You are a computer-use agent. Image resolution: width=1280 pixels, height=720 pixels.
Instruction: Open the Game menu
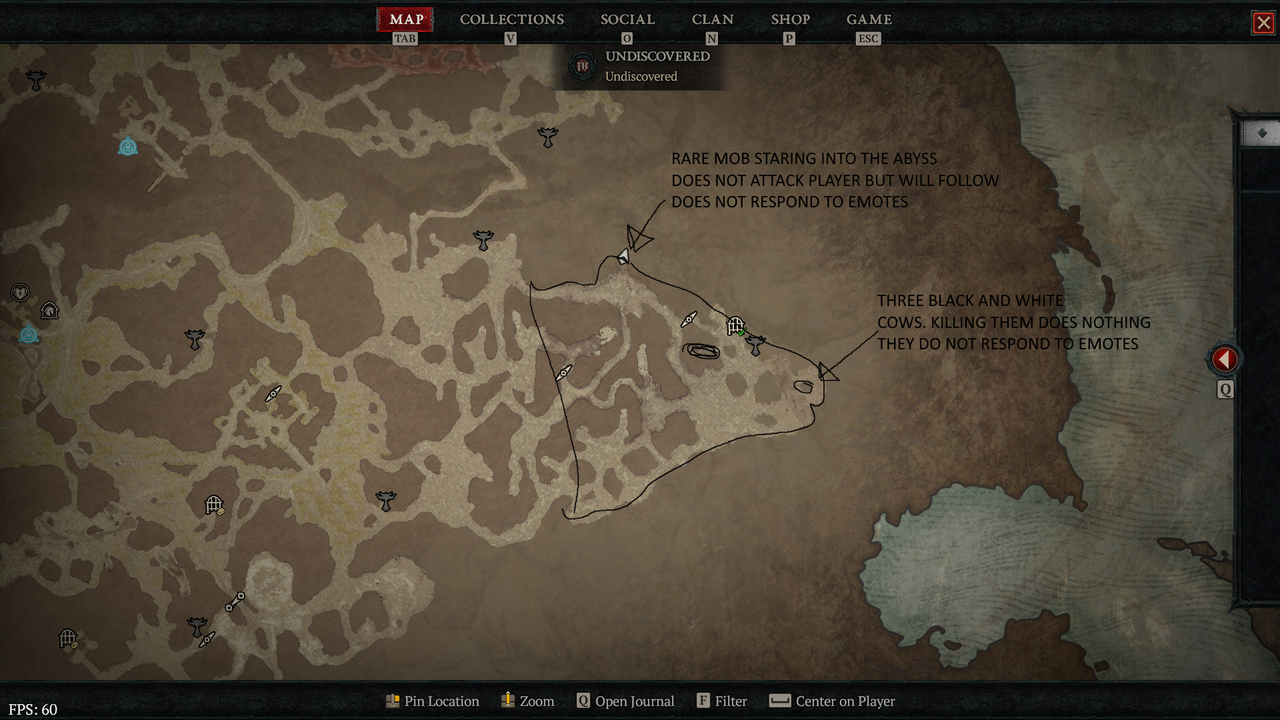(x=868, y=19)
